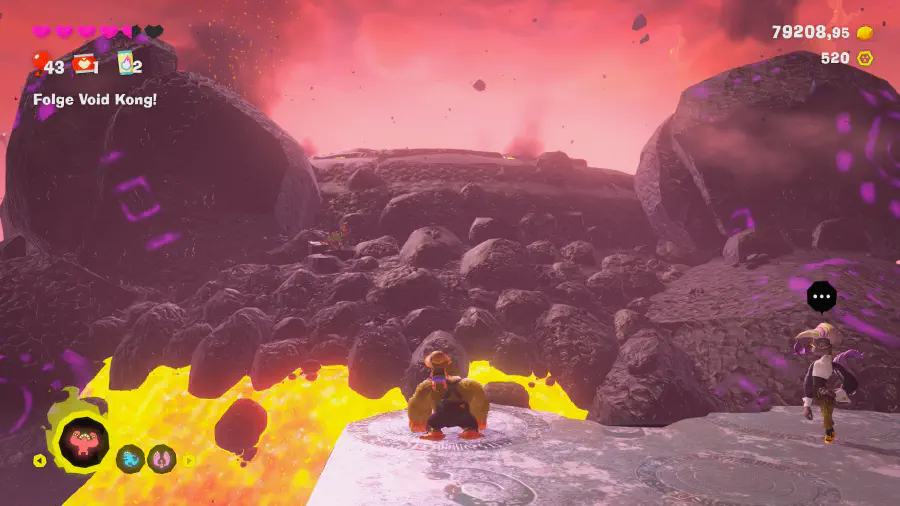900x506 pixels.
Task: Use the yellow flame juice pack icon
Action: coord(126,64)
